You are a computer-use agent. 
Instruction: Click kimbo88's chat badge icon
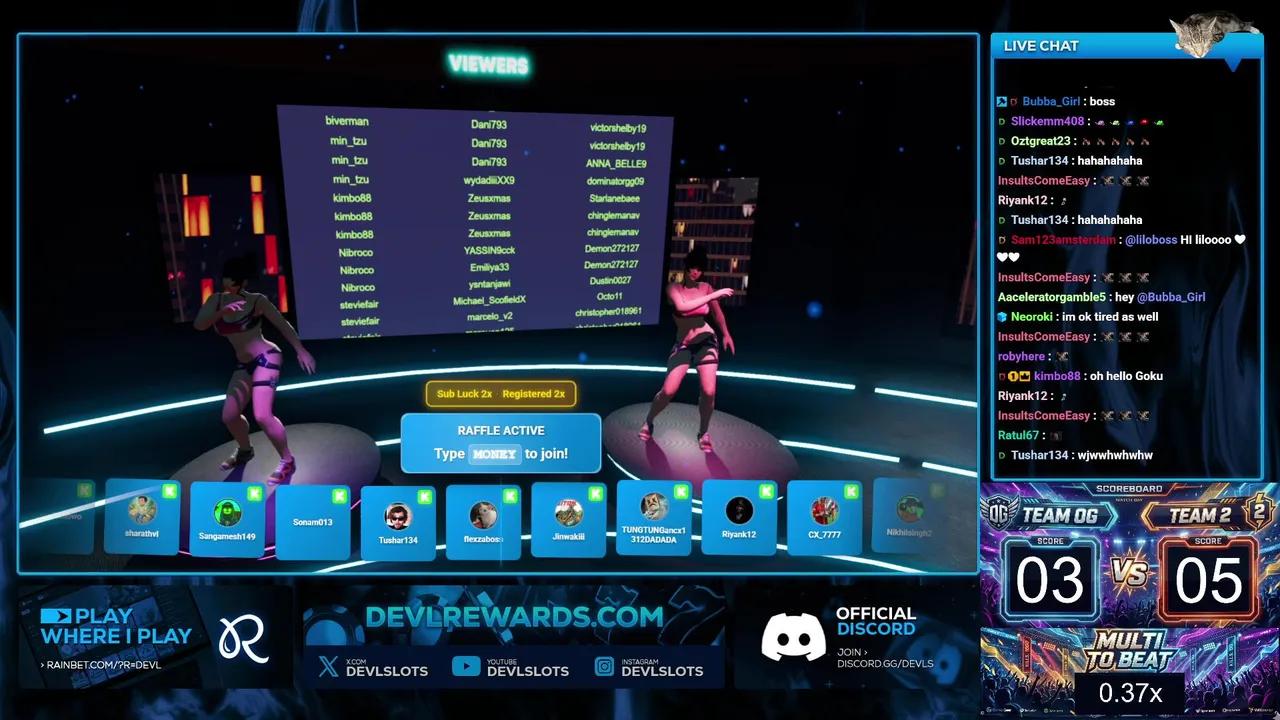[1013, 376]
